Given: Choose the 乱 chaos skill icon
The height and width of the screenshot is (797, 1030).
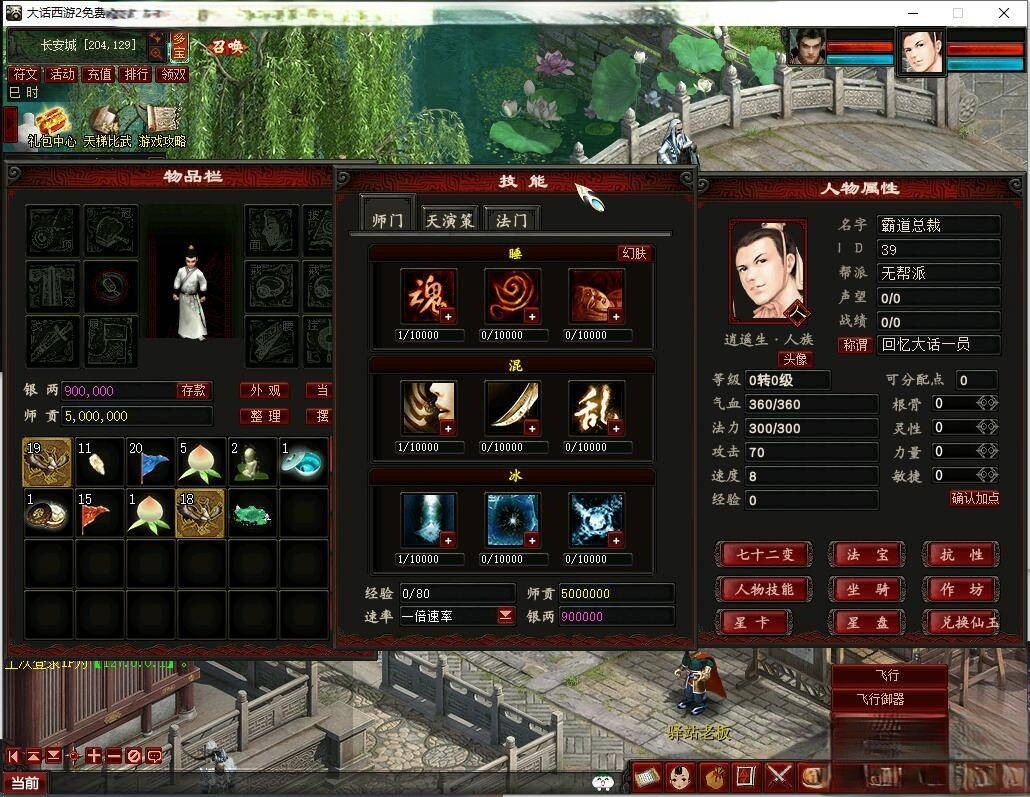Looking at the screenshot, I should point(596,408).
